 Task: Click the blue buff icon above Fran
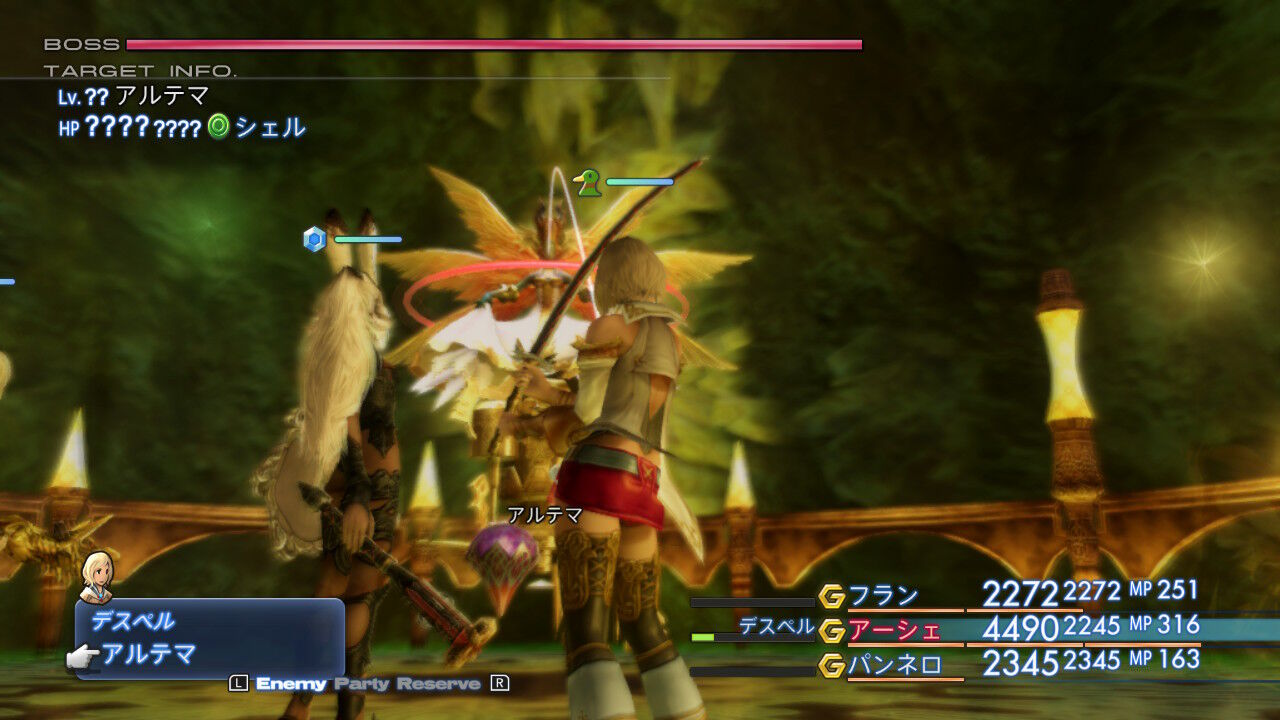314,239
